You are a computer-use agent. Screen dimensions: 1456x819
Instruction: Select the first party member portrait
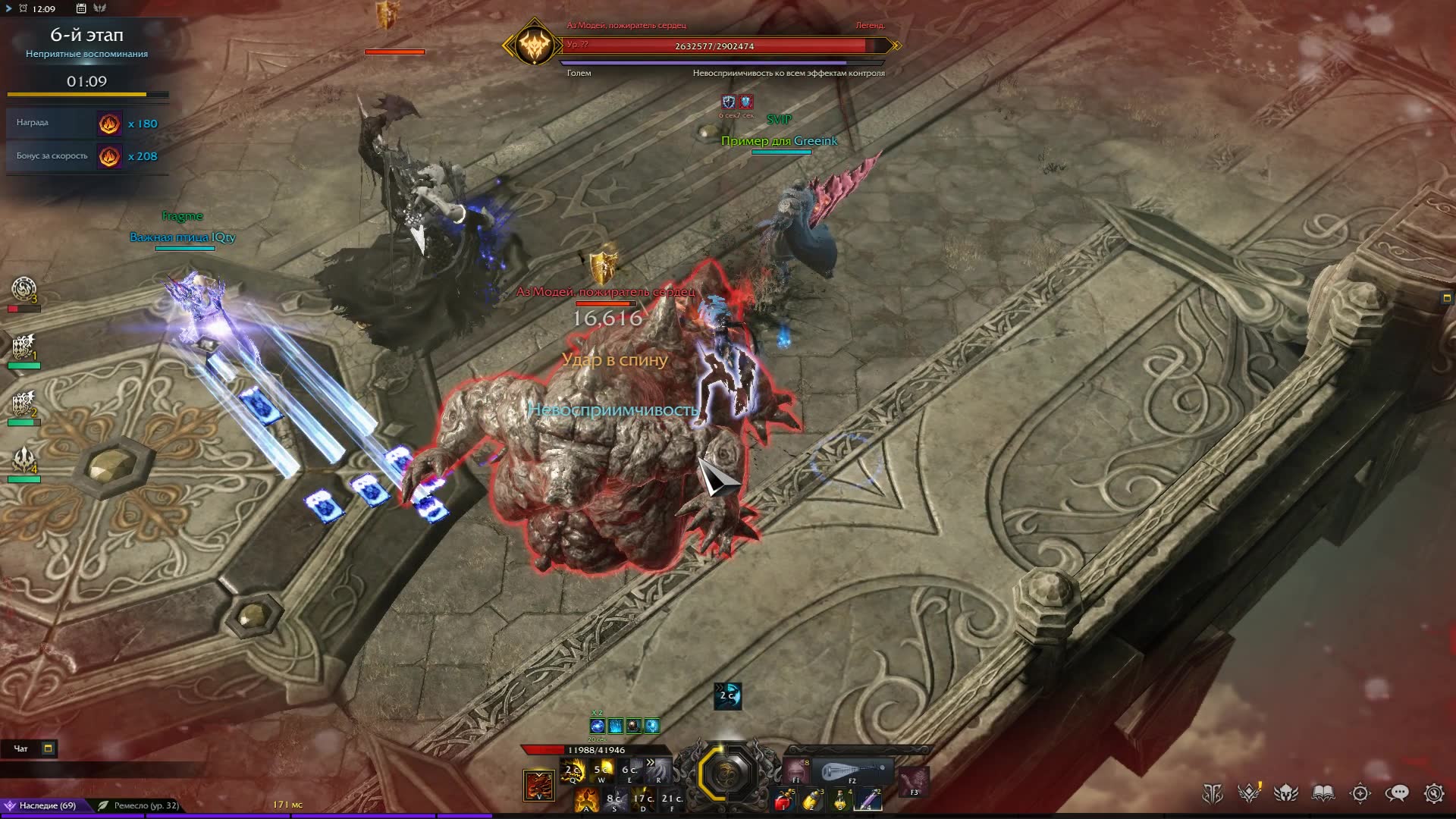(24, 290)
